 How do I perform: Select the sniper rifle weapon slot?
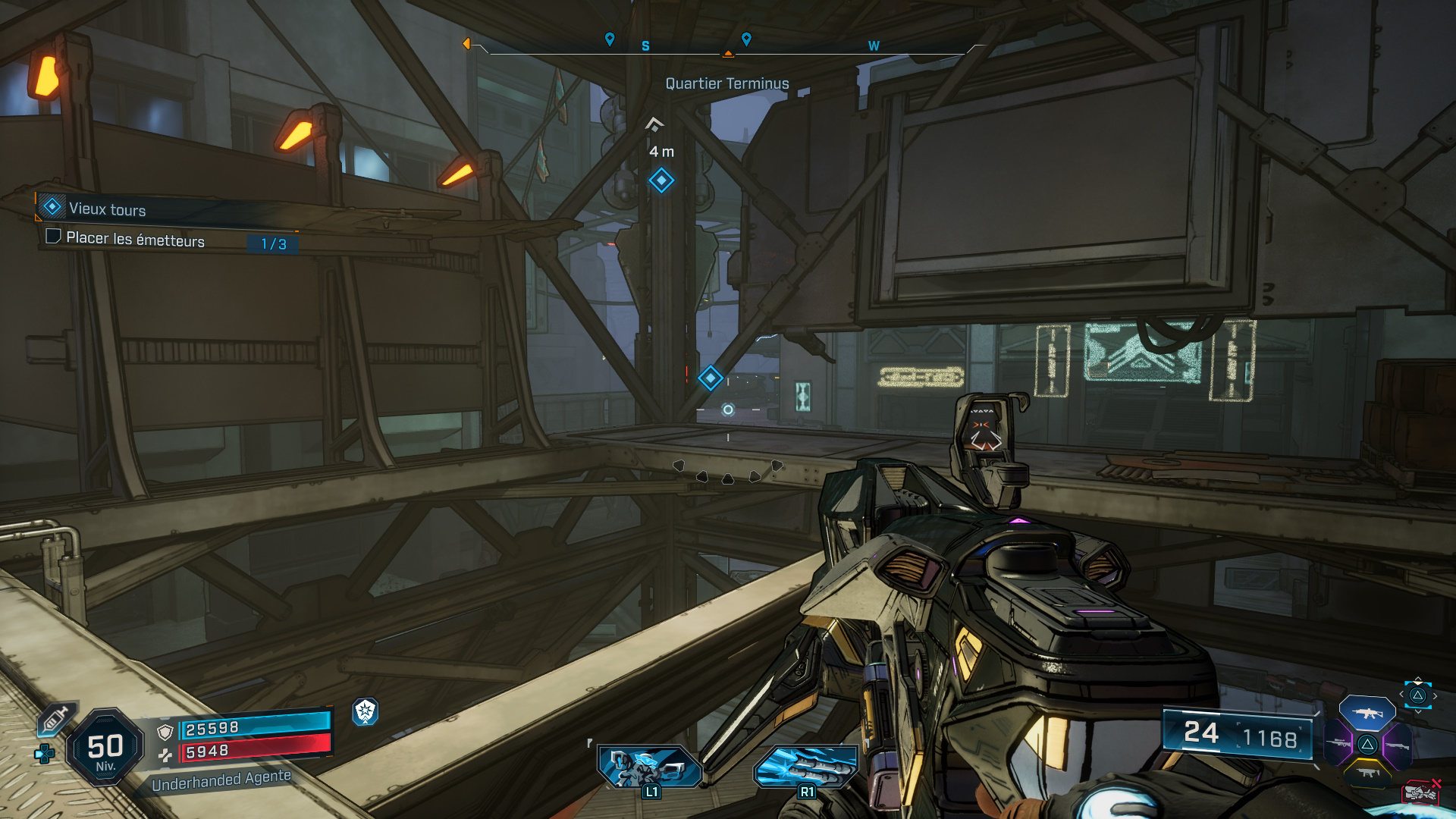tap(1338, 743)
